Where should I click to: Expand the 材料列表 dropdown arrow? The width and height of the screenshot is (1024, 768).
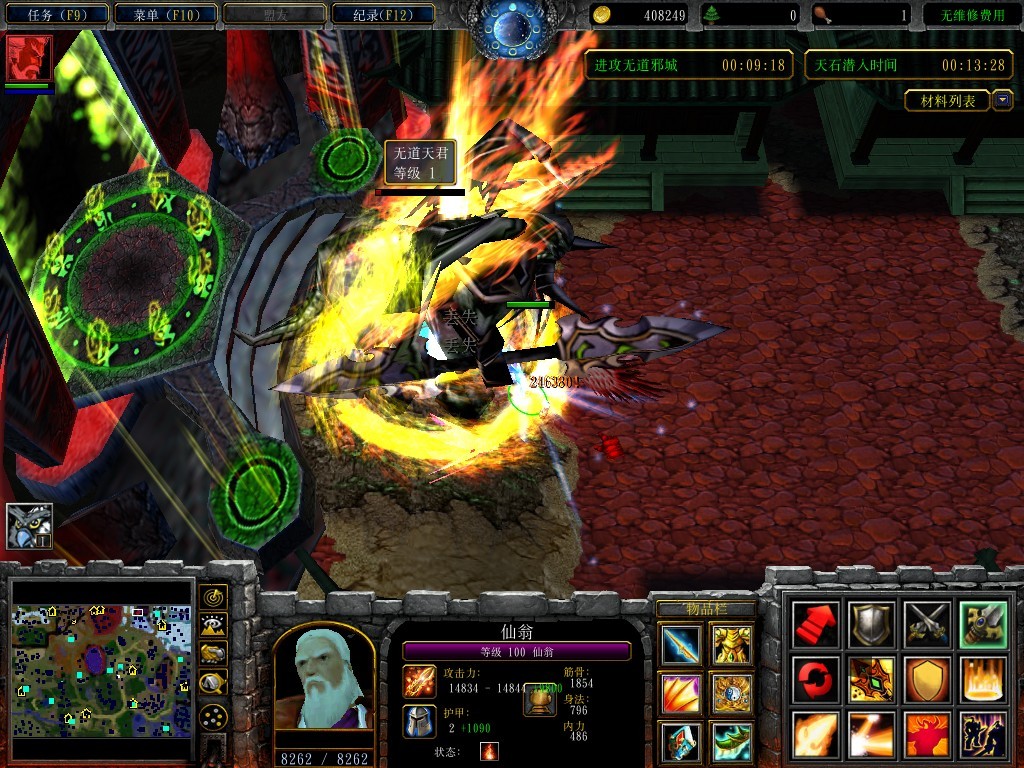[1002, 100]
